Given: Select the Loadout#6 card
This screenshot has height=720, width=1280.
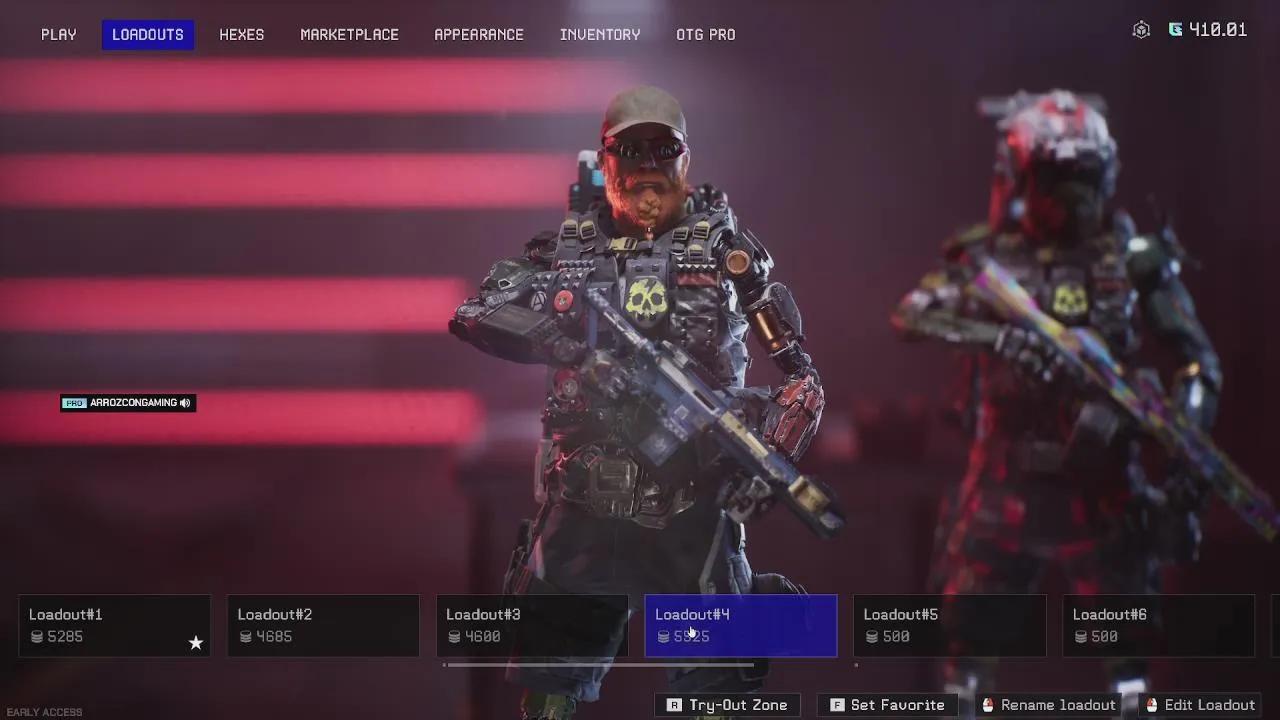Looking at the screenshot, I should point(1157,624).
